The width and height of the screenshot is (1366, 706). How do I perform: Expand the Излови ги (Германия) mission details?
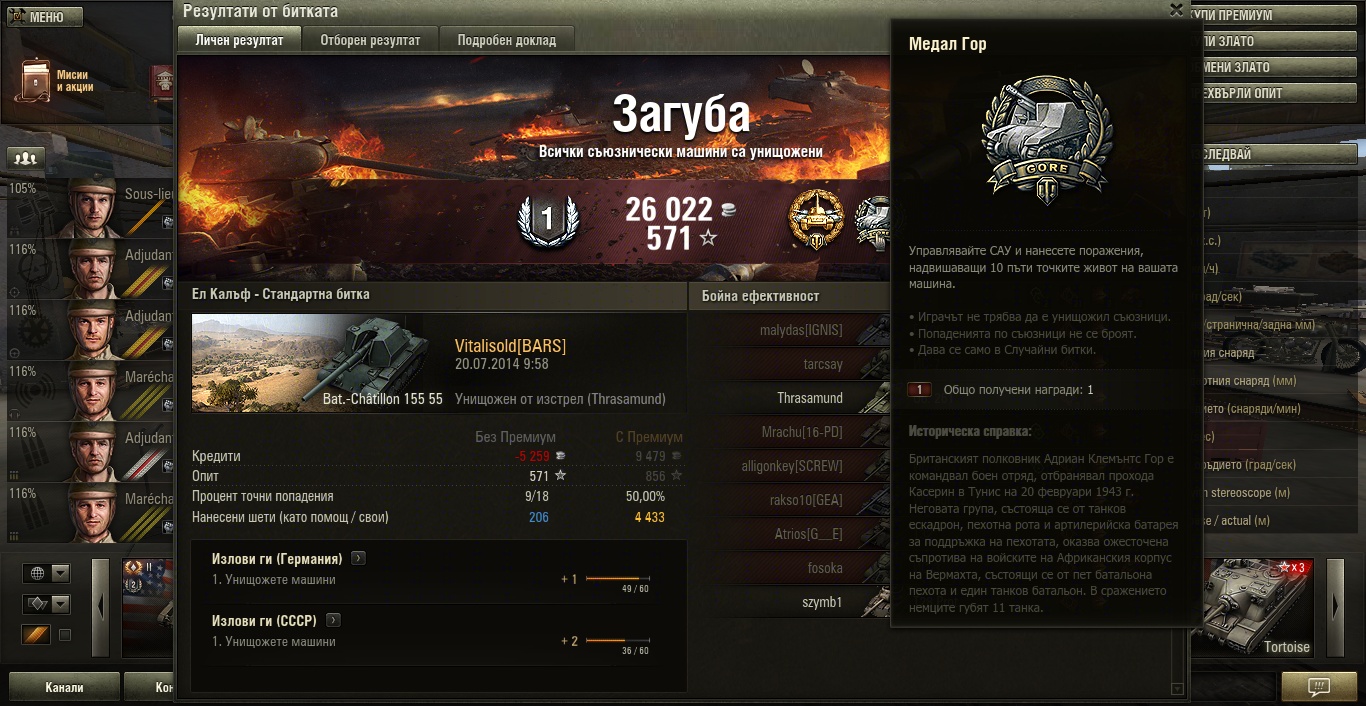(x=358, y=558)
